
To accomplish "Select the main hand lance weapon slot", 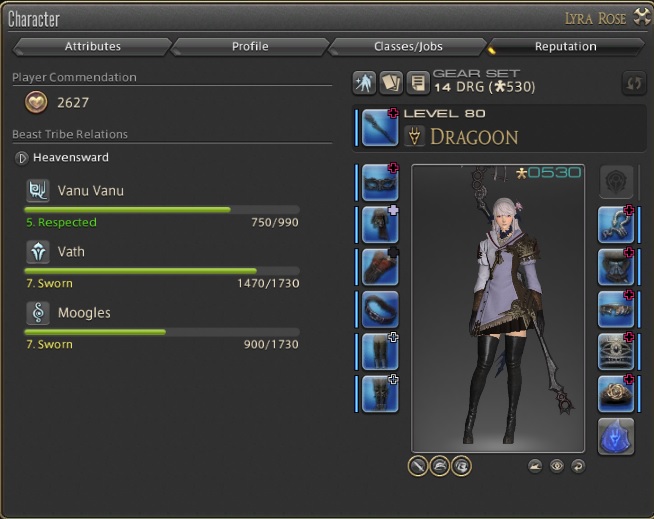I will tap(380, 128).
